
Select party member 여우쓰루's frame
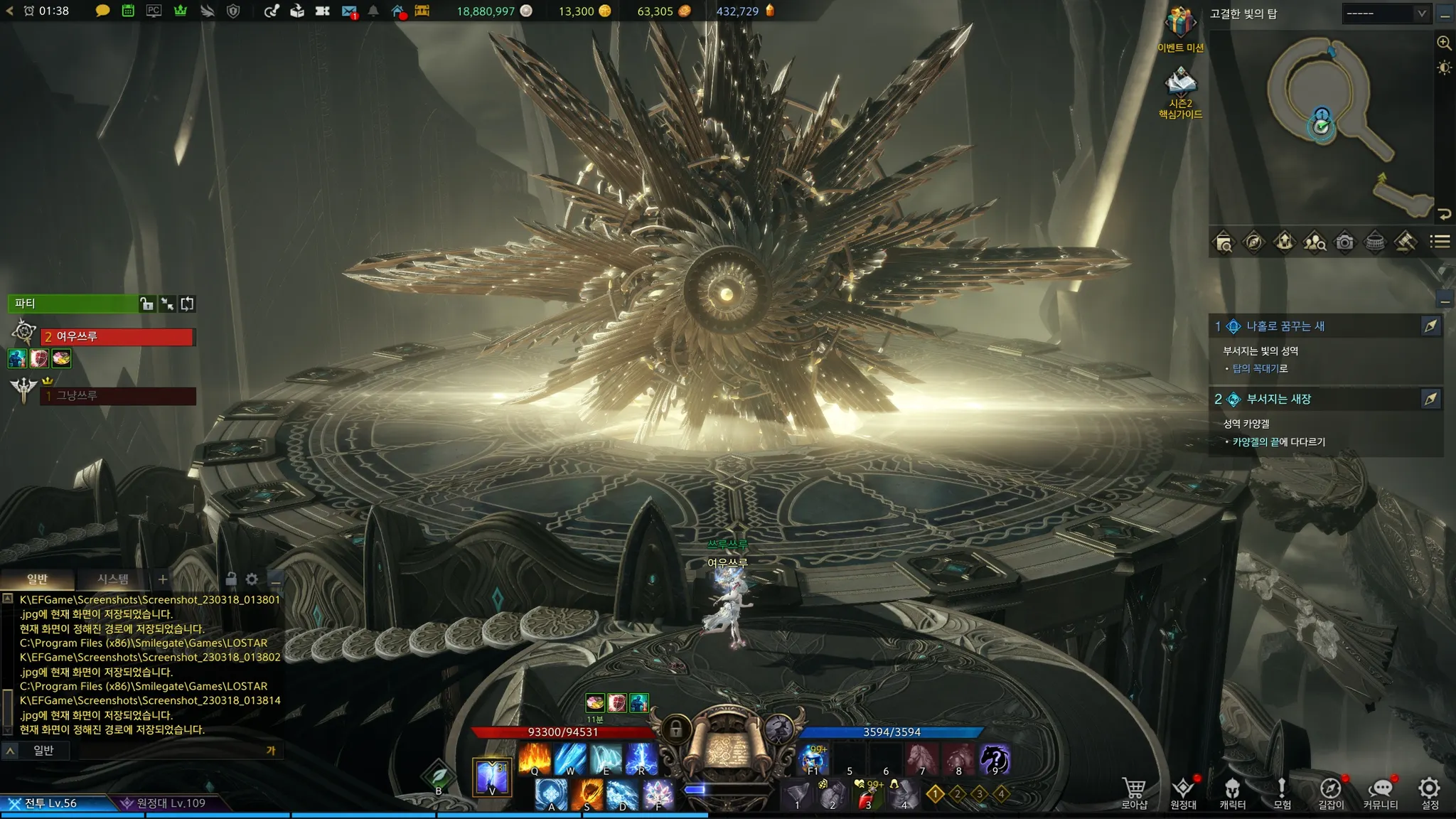(117, 337)
